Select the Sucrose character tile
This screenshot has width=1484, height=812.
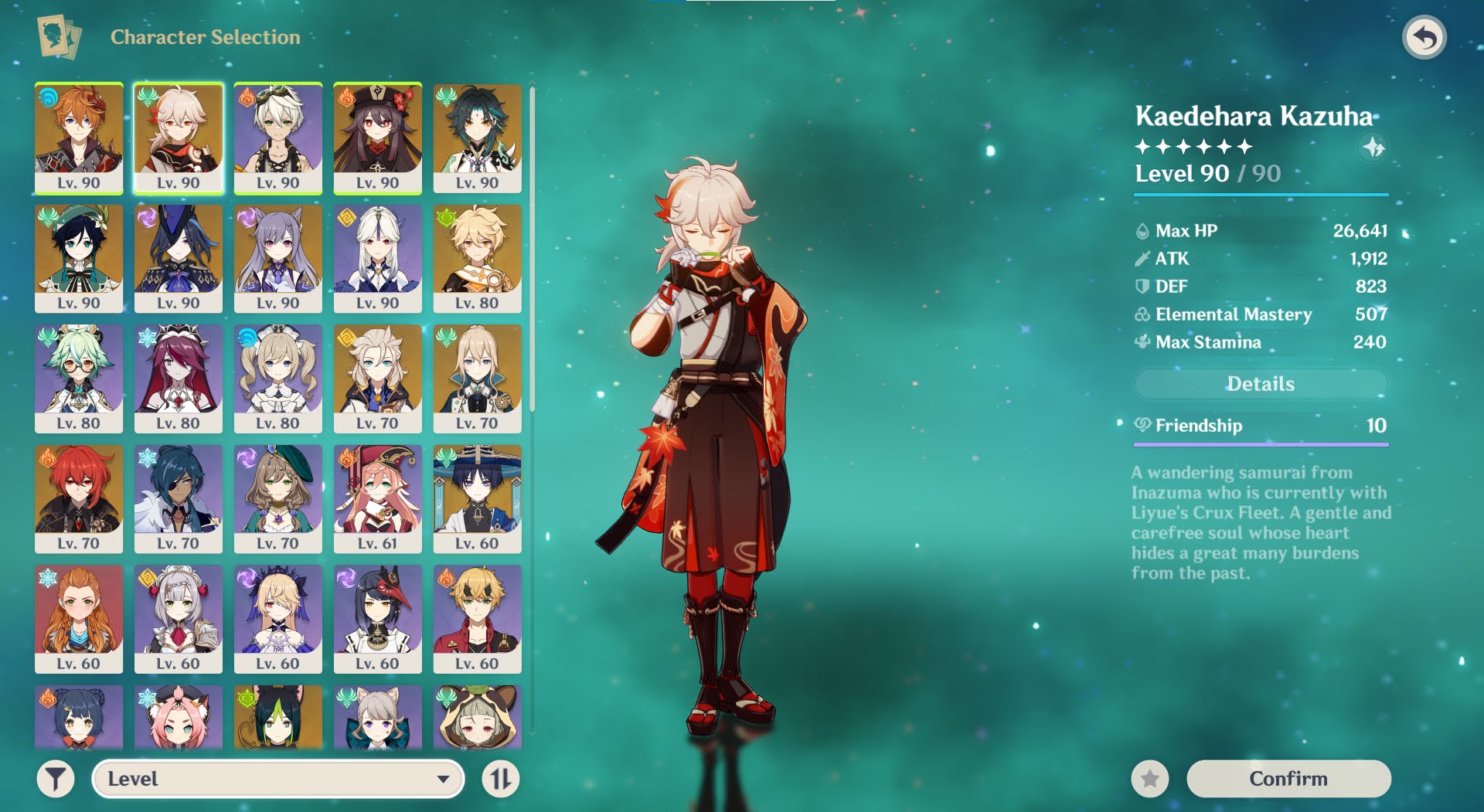[x=79, y=379]
